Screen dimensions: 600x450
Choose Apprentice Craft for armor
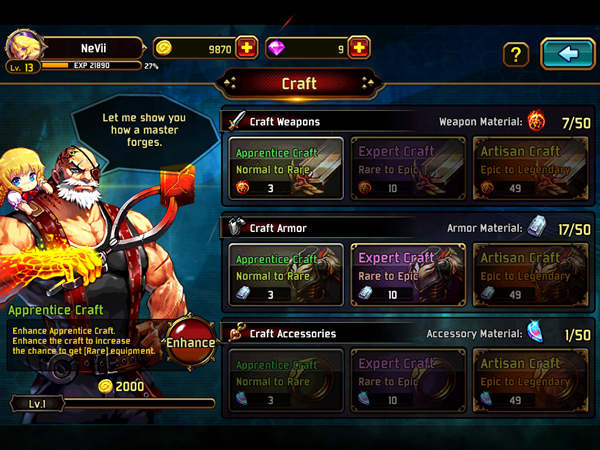[285, 274]
